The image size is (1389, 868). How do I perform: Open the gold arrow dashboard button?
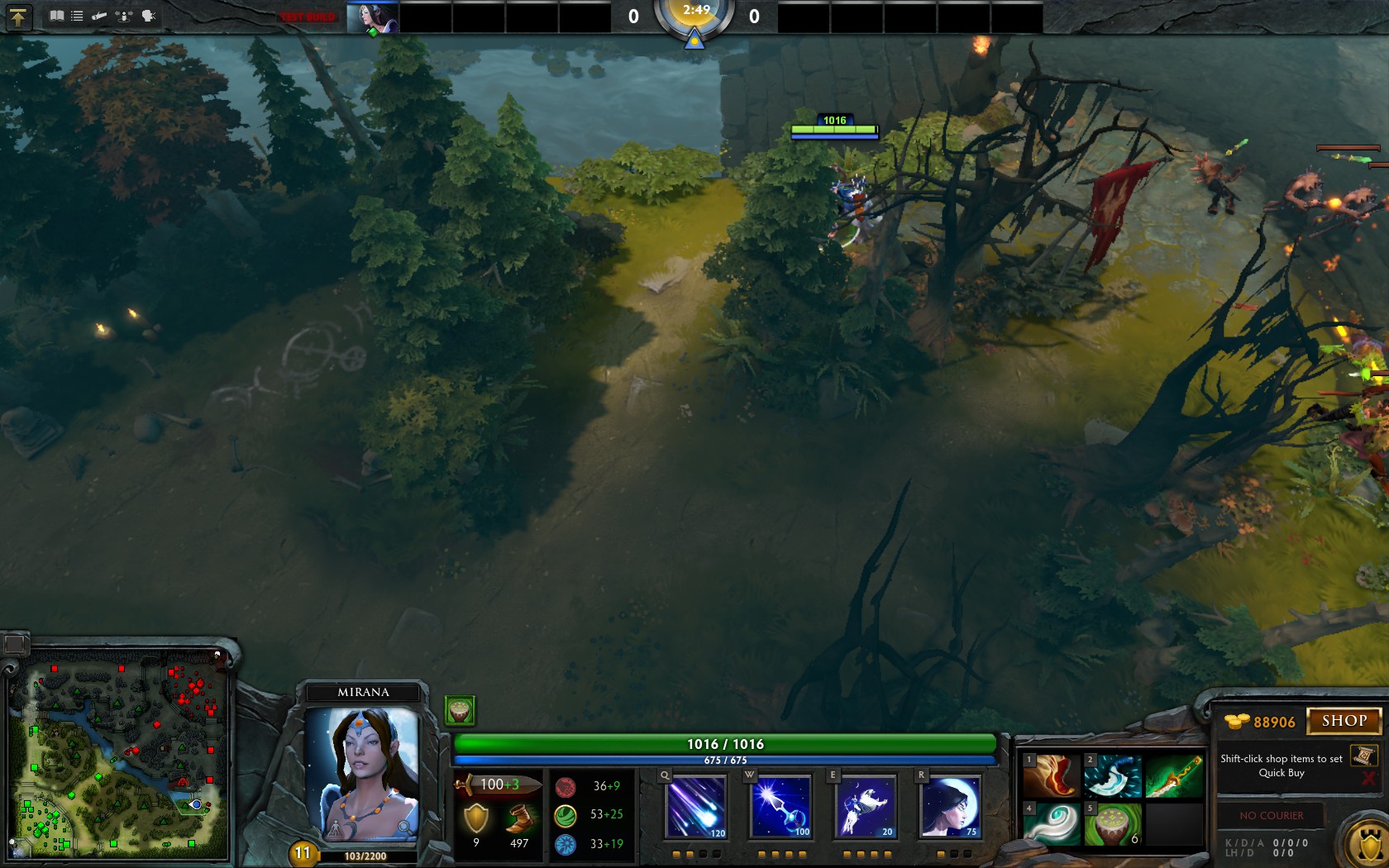(17, 17)
